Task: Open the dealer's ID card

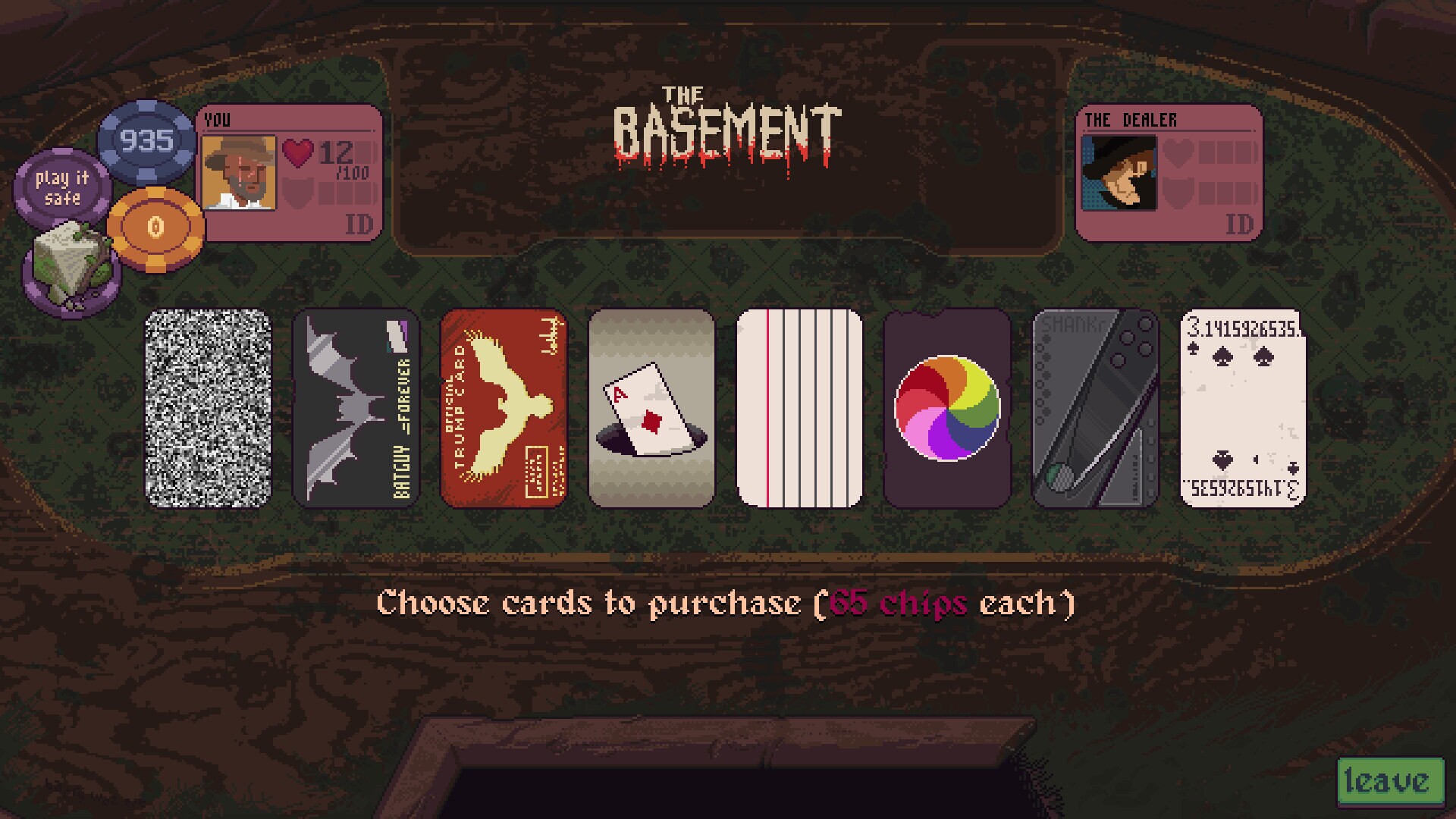Action: 1241,222
